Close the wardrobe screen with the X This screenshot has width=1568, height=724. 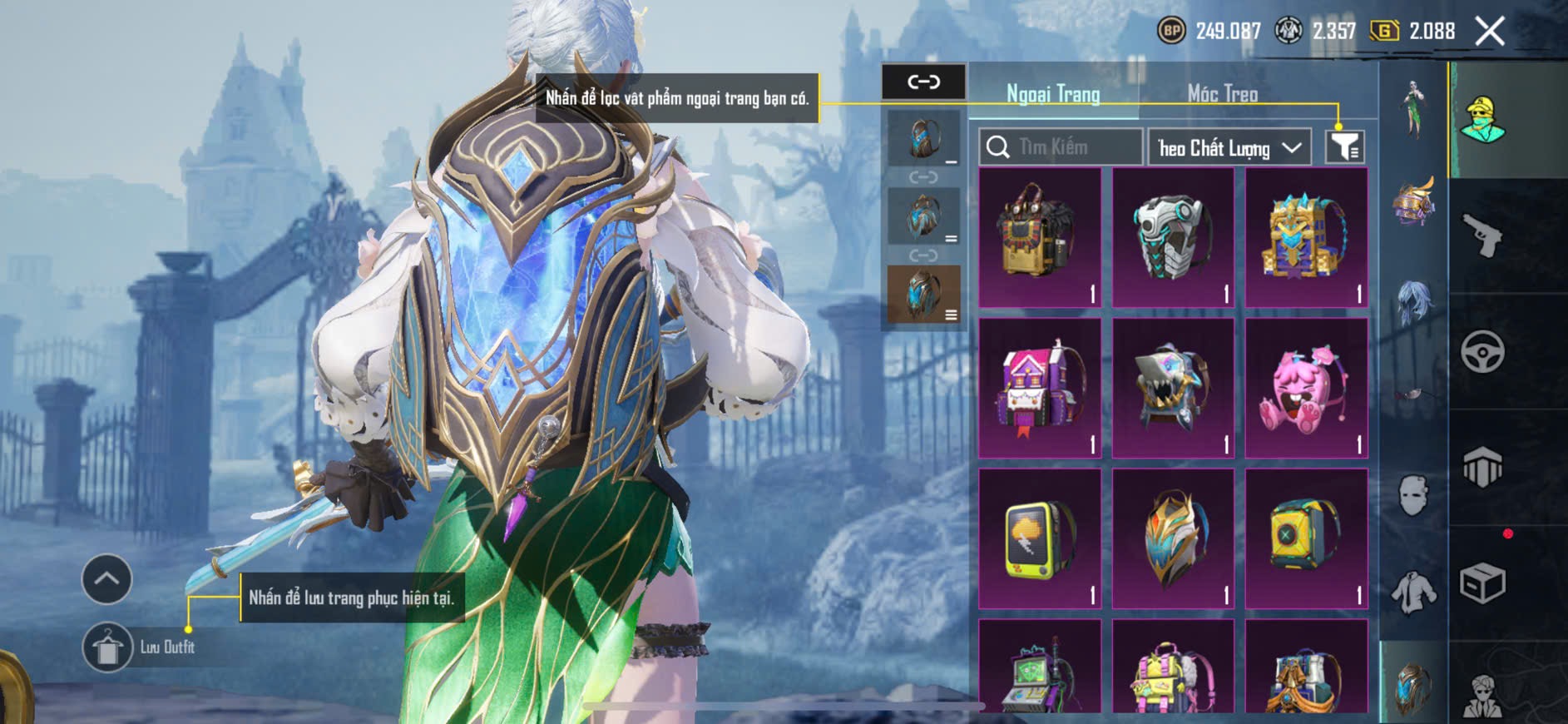pos(1489,32)
